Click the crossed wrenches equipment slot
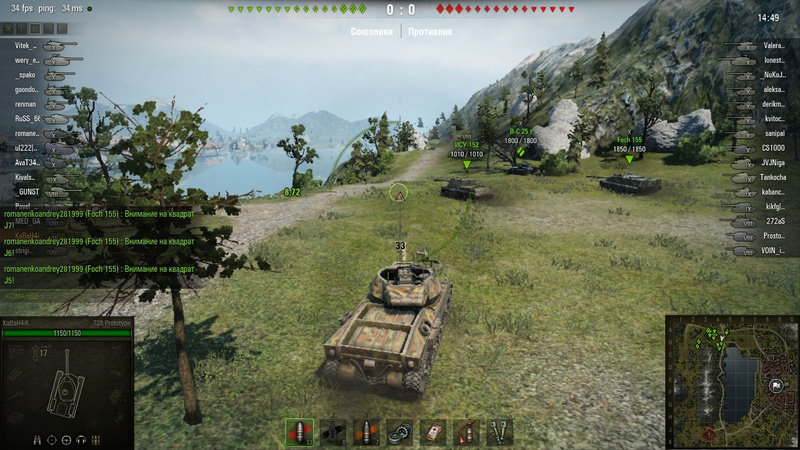Screen dimensions: 800x450 click(x=499, y=431)
